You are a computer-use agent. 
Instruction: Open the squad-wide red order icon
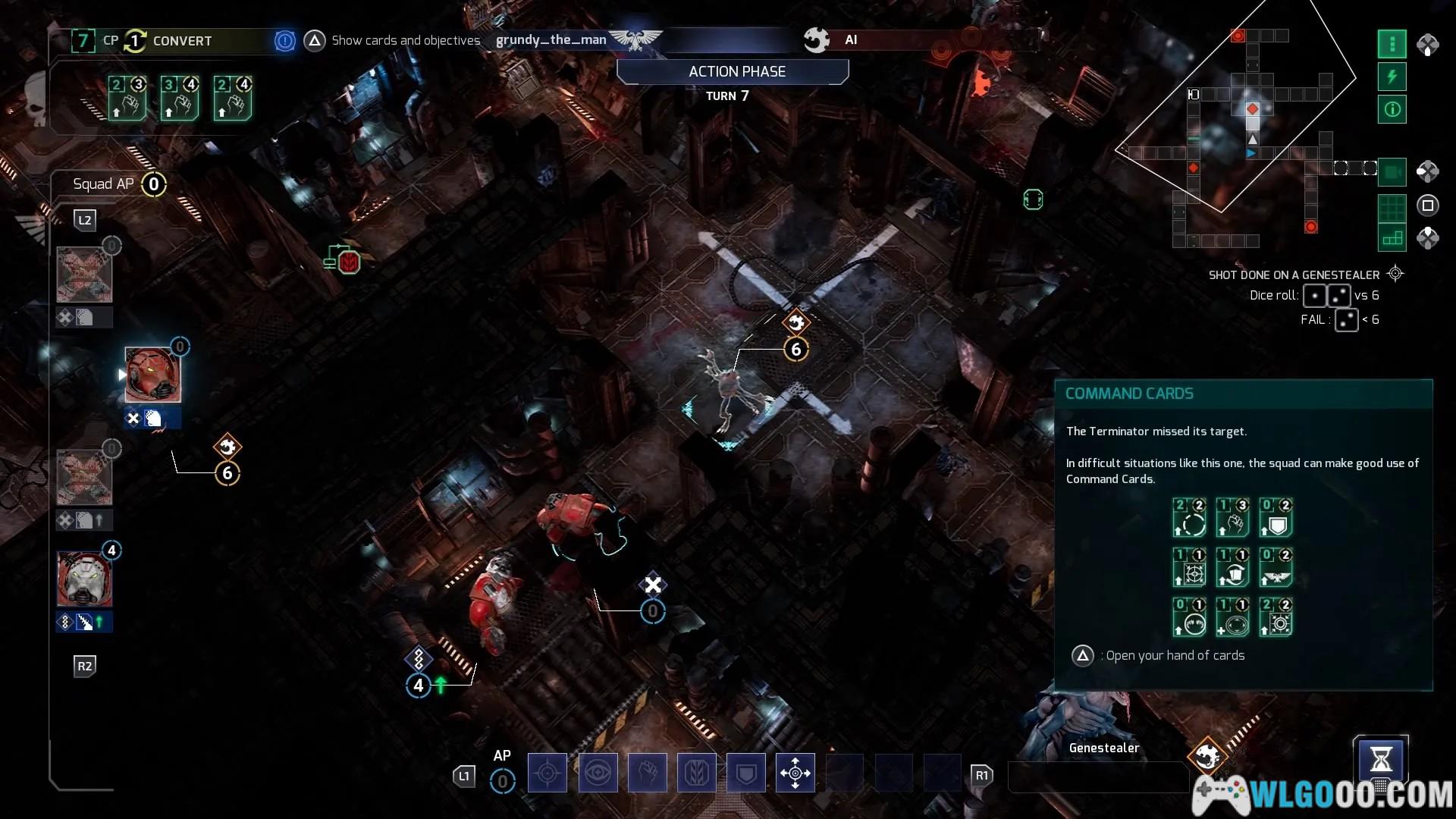tap(344, 259)
